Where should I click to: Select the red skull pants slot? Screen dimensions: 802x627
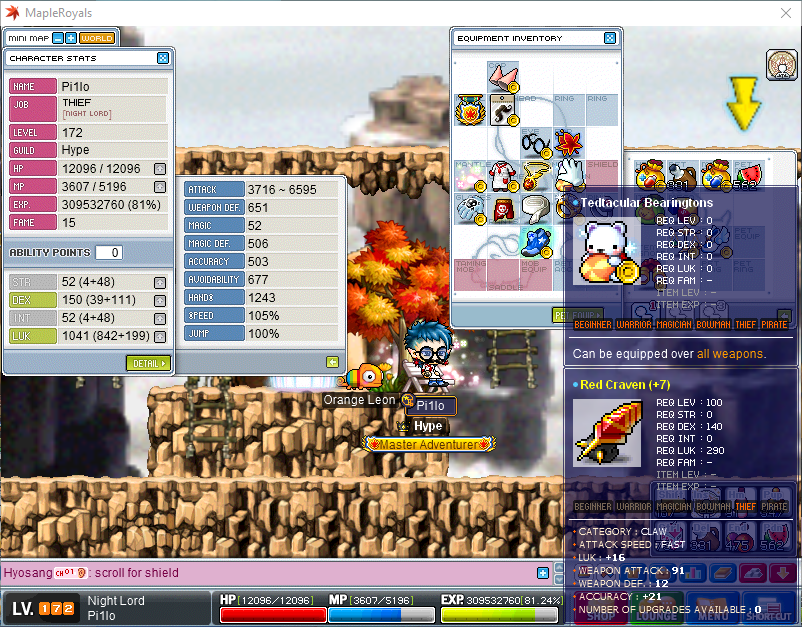tap(503, 209)
